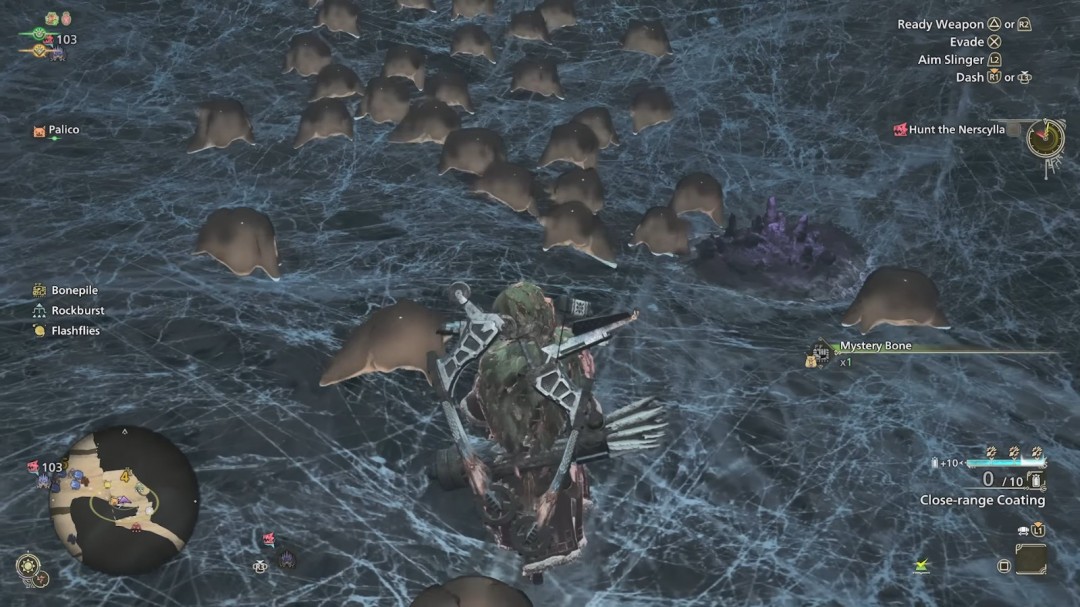Open the circular minimap

[x=123, y=500]
